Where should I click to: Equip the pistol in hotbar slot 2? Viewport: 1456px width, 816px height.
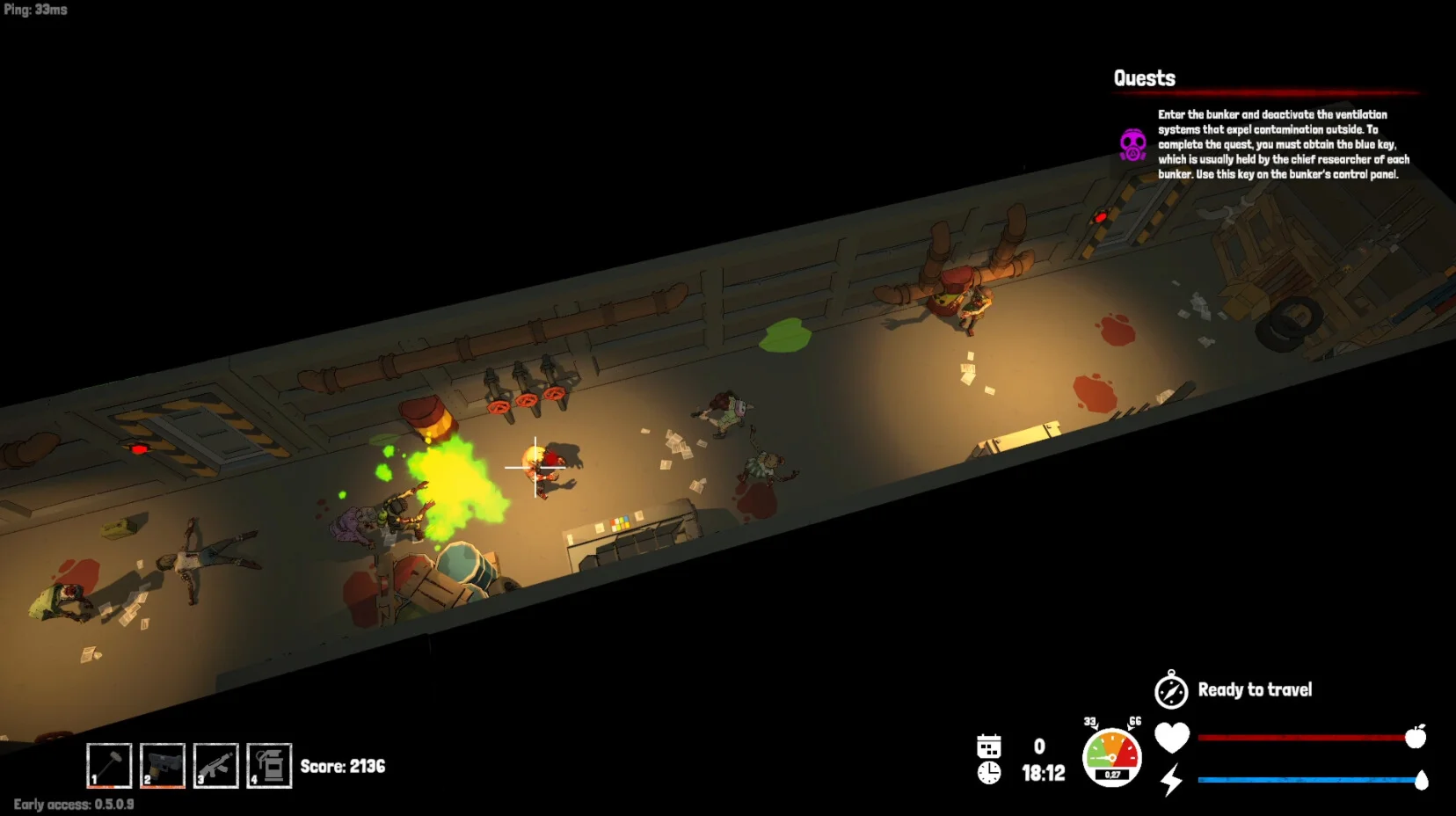tap(163, 765)
